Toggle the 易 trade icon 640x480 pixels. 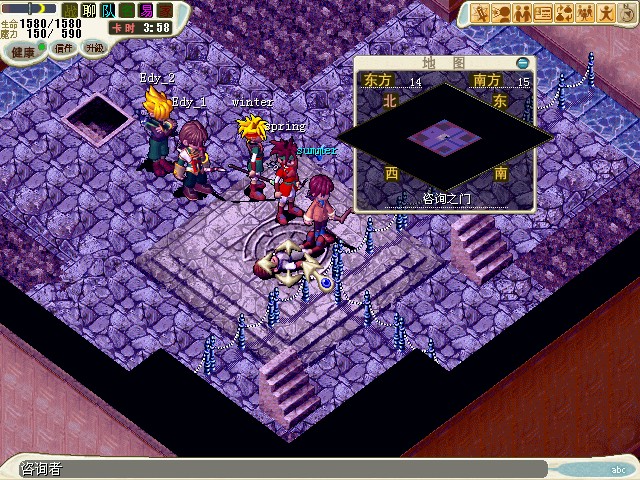147,10
